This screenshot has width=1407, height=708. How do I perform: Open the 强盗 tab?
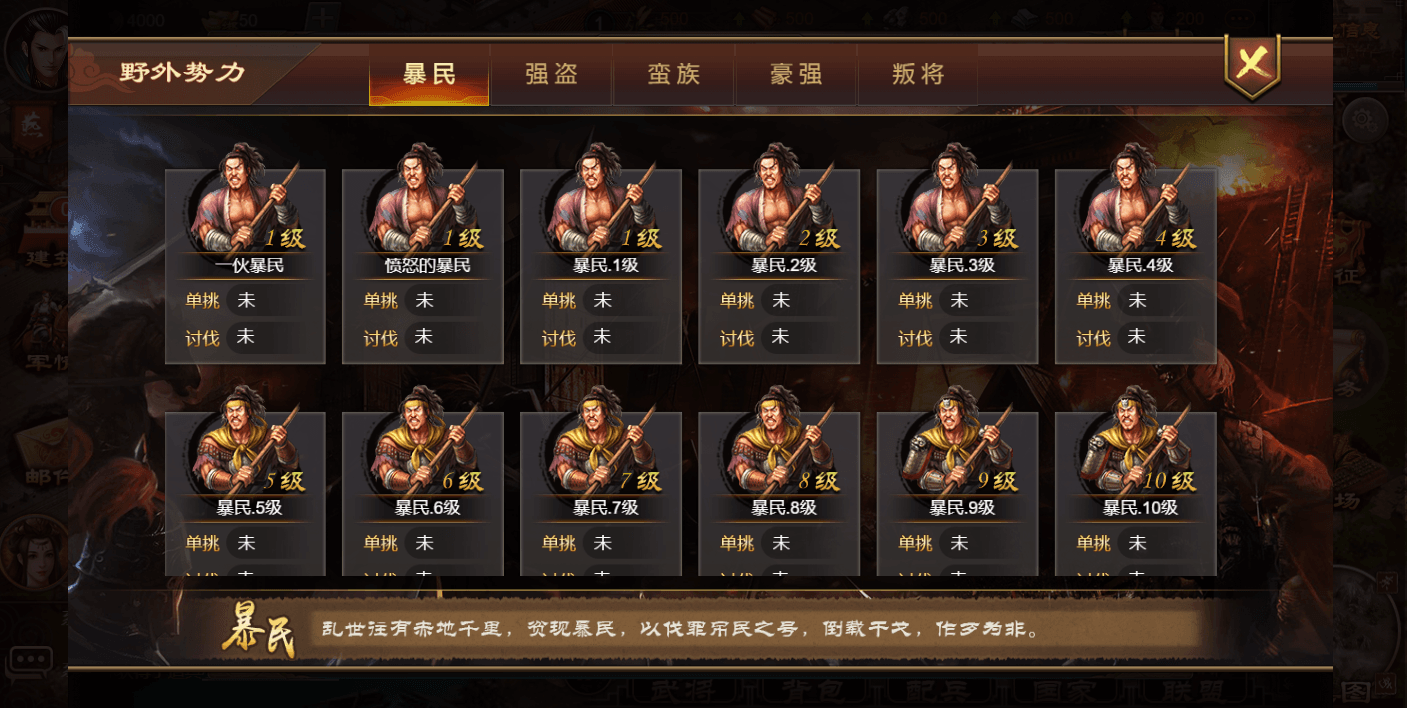[x=551, y=74]
